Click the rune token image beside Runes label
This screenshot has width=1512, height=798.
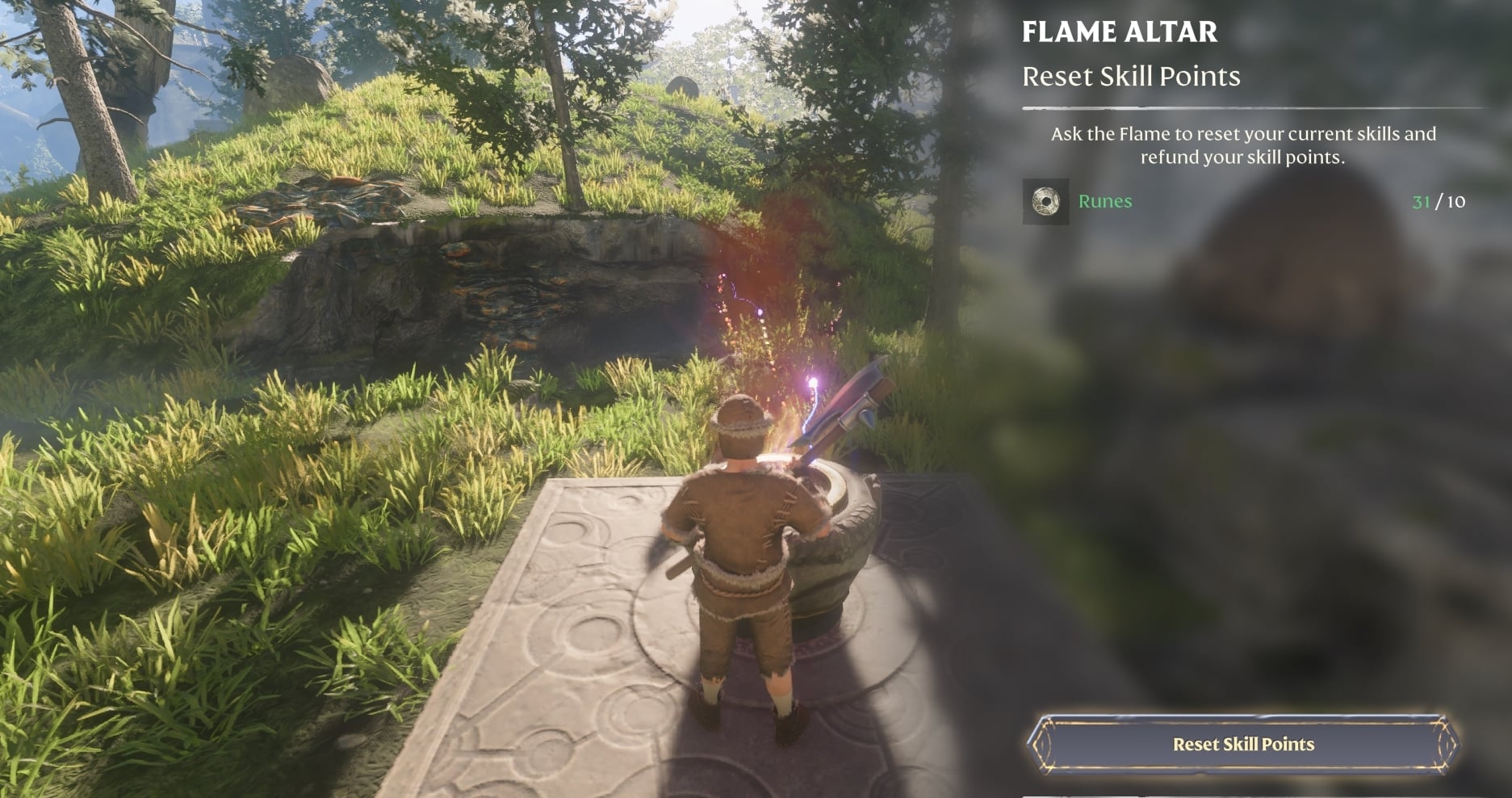point(1045,202)
